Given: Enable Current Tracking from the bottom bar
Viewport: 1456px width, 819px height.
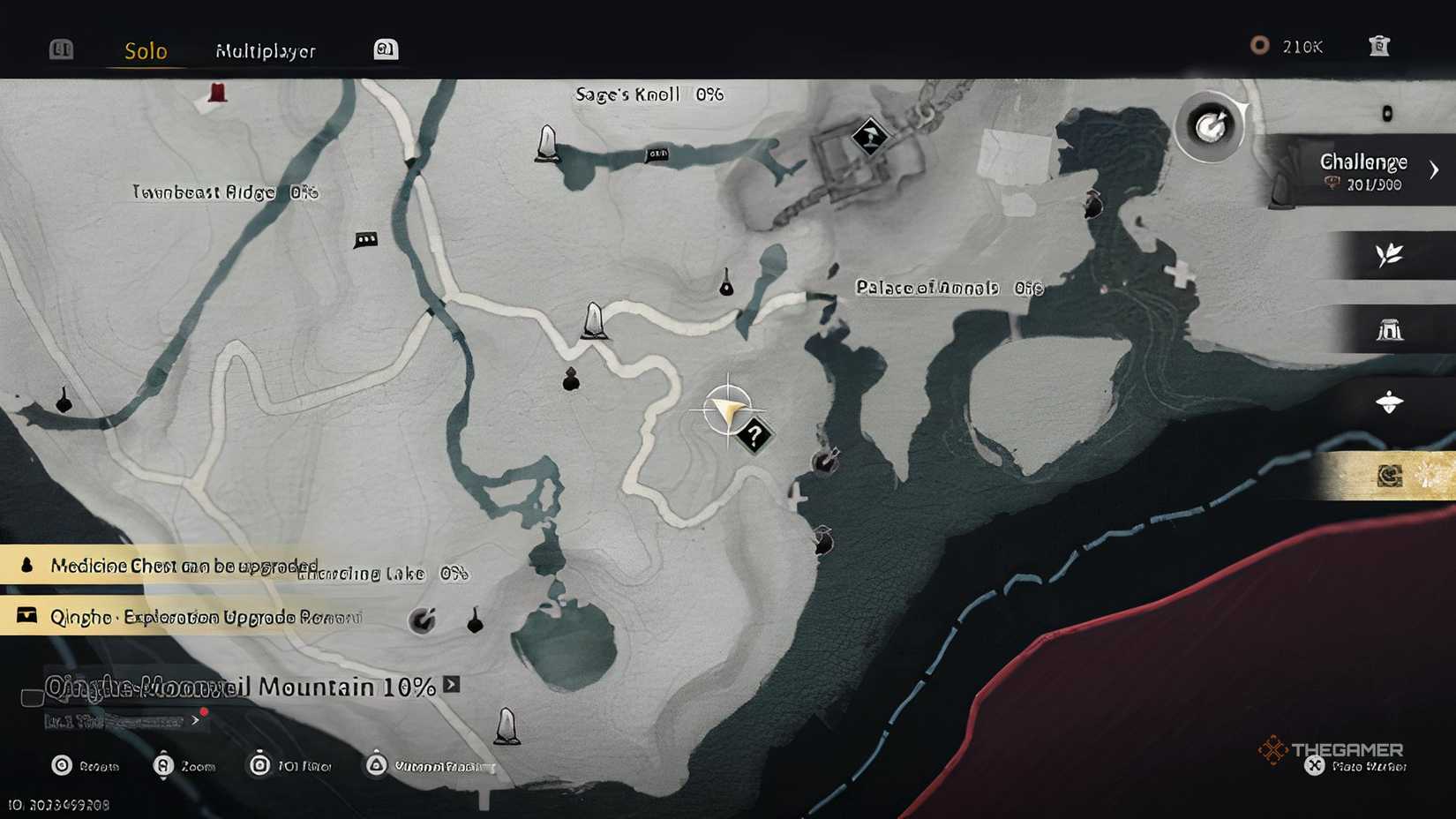Looking at the screenshot, I should pyautogui.click(x=378, y=764).
